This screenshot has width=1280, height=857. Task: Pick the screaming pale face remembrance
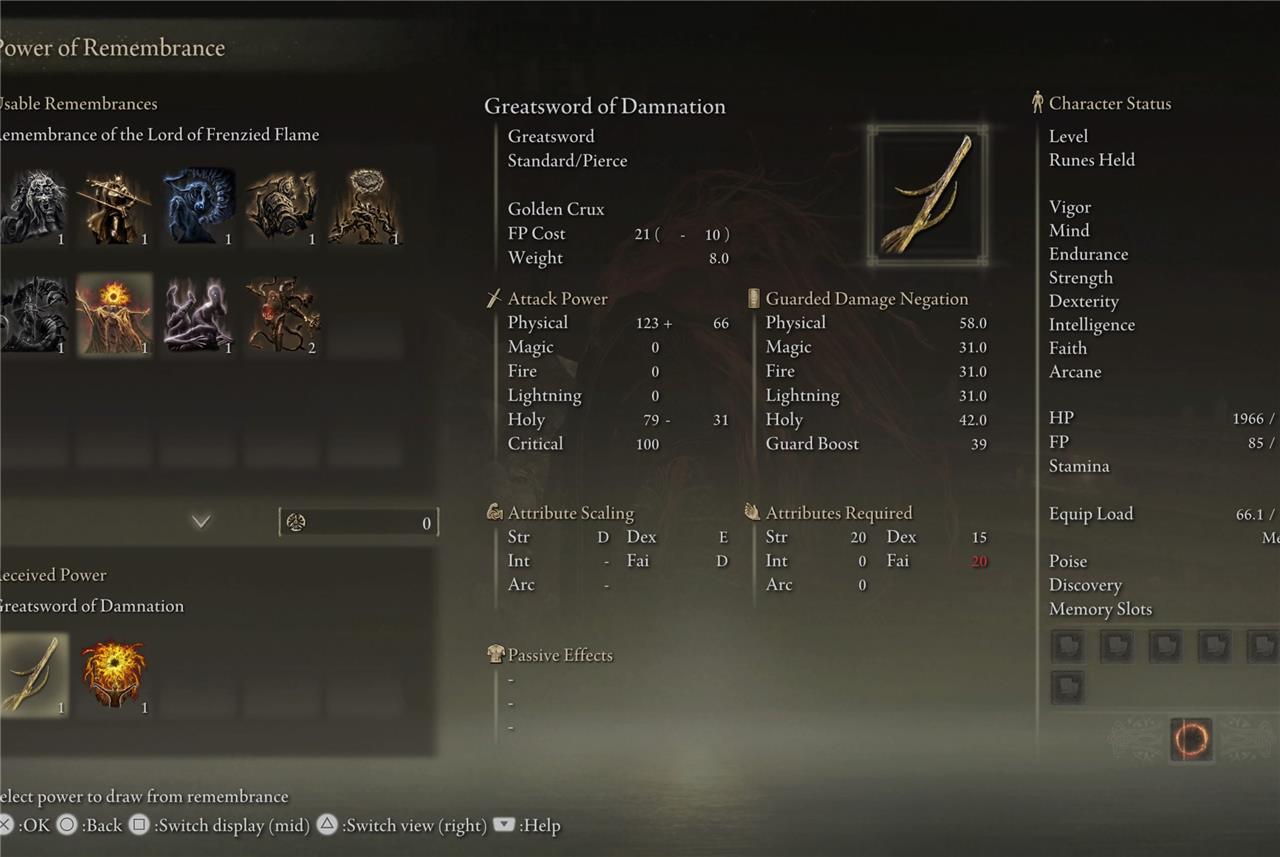[x=32, y=208]
